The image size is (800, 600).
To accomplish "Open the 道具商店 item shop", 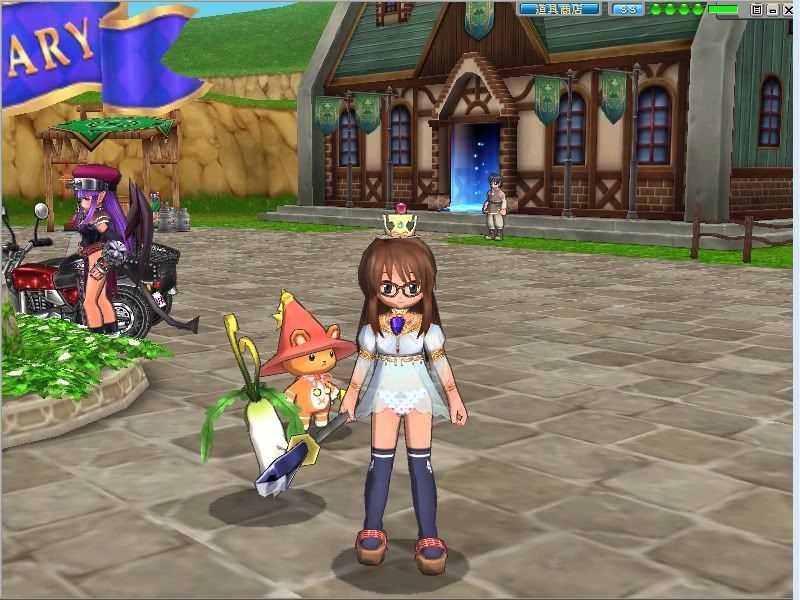I will pyautogui.click(x=559, y=9).
